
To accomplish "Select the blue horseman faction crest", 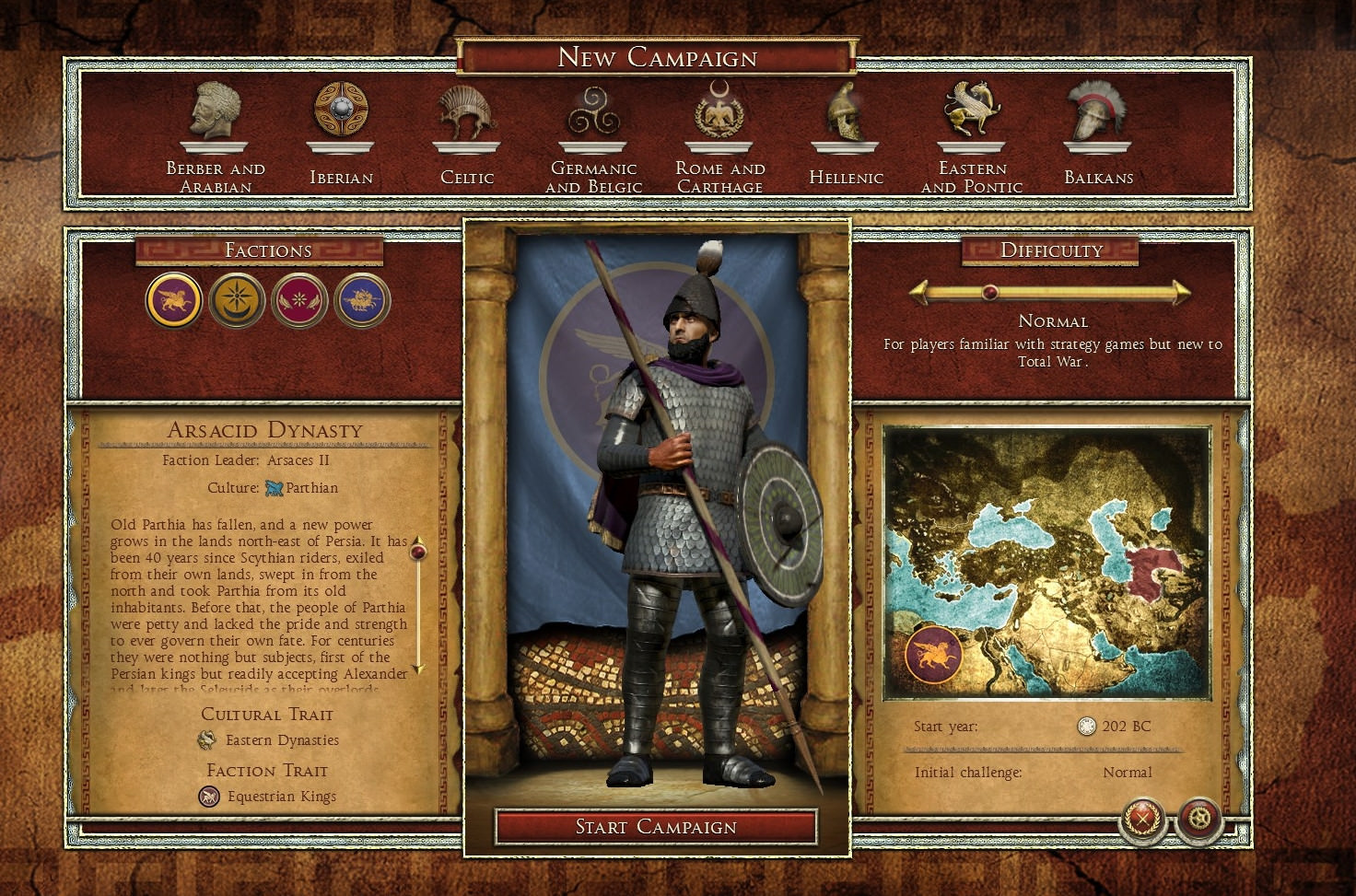I will (x=363, y=300).
